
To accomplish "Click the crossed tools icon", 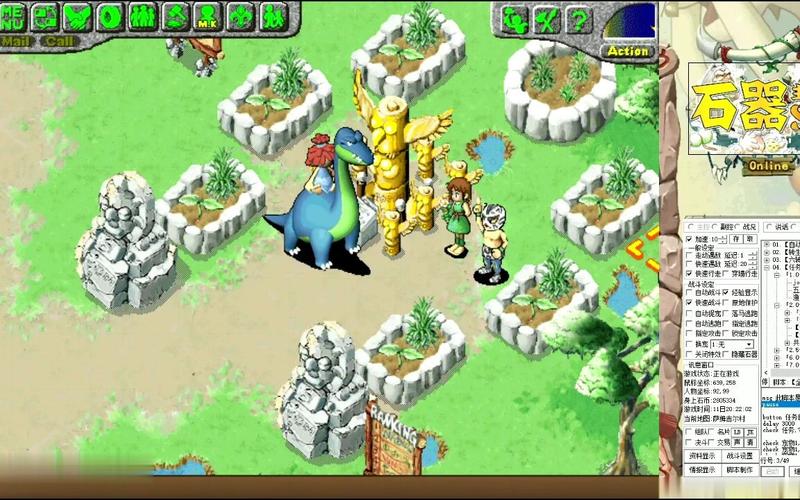I will pyautogui.click(x=546, y=19).
